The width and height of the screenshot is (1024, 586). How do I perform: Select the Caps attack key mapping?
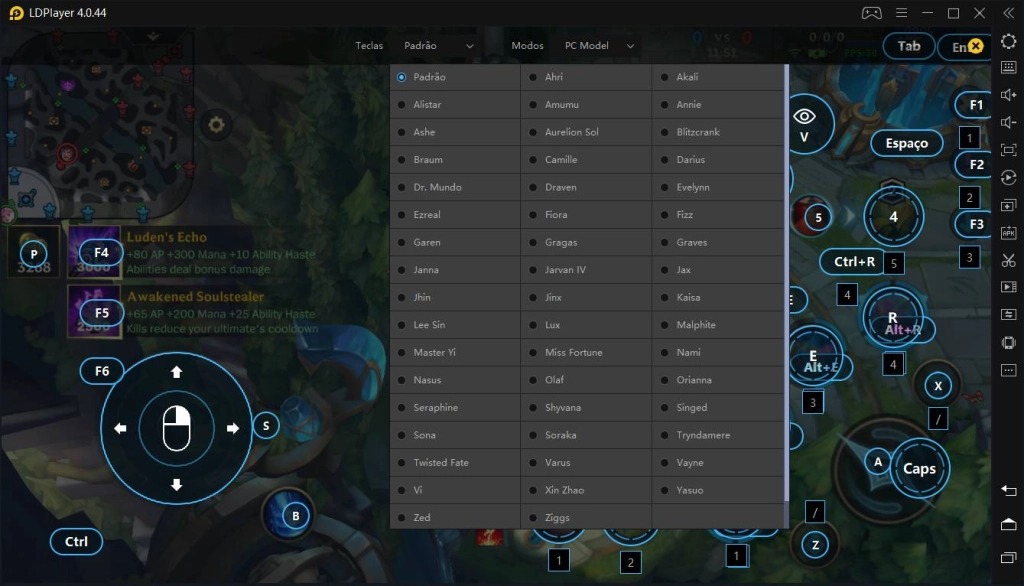click(x=919, y=468)
